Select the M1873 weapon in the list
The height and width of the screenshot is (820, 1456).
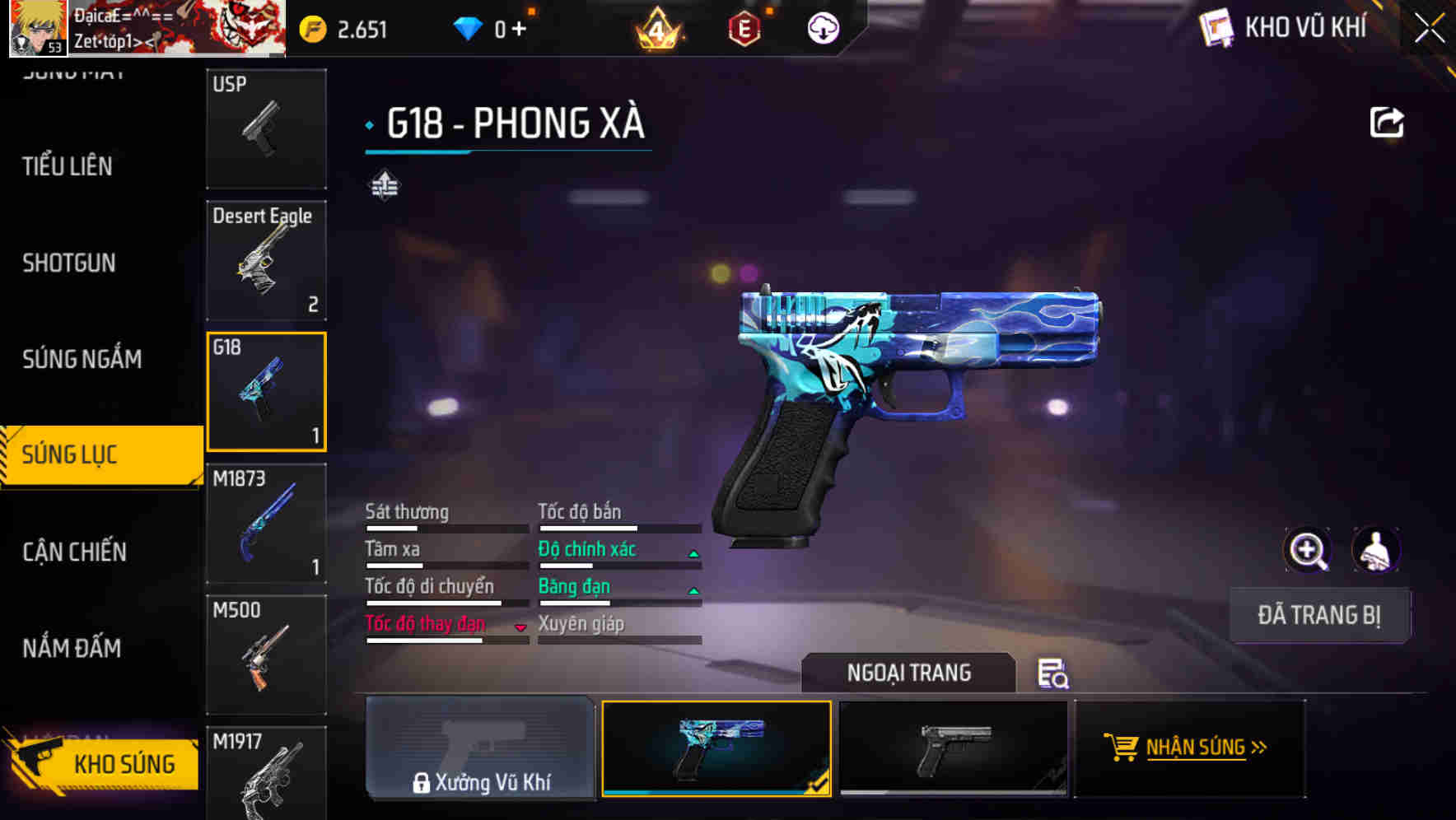pos(265,523)
